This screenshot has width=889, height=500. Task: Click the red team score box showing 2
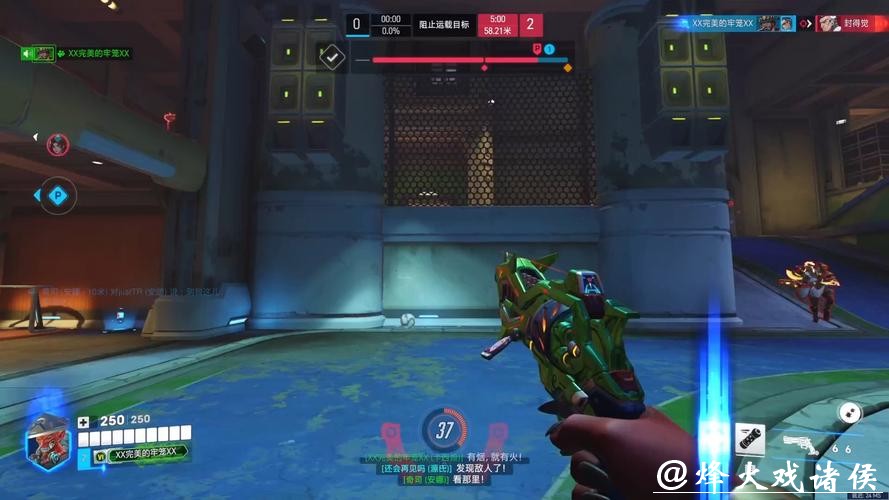click(529, 25)
